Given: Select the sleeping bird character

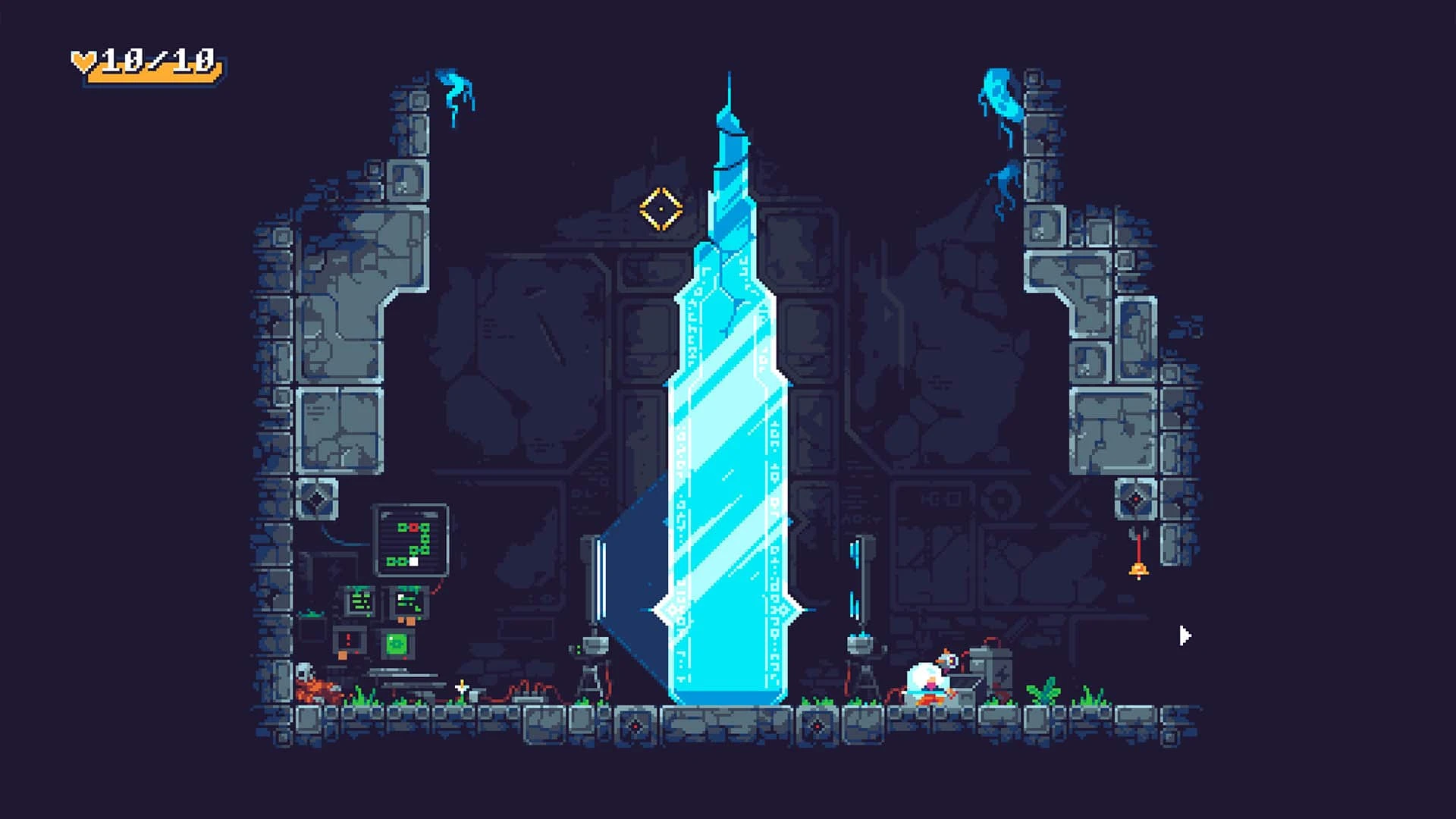Looking at the screenshot, I should pos(928,679).
